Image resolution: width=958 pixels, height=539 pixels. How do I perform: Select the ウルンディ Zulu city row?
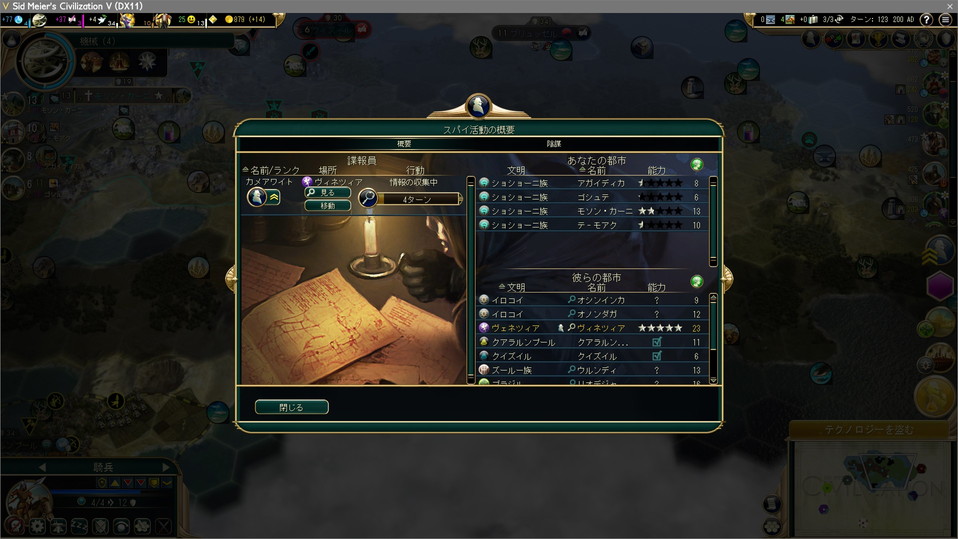tap(595, 370)
